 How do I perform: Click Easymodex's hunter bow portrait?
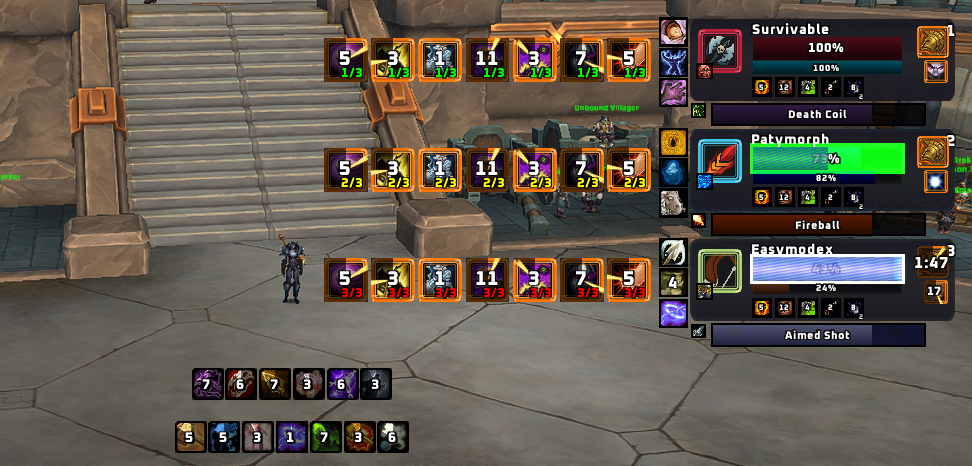[x=720, y=271]
